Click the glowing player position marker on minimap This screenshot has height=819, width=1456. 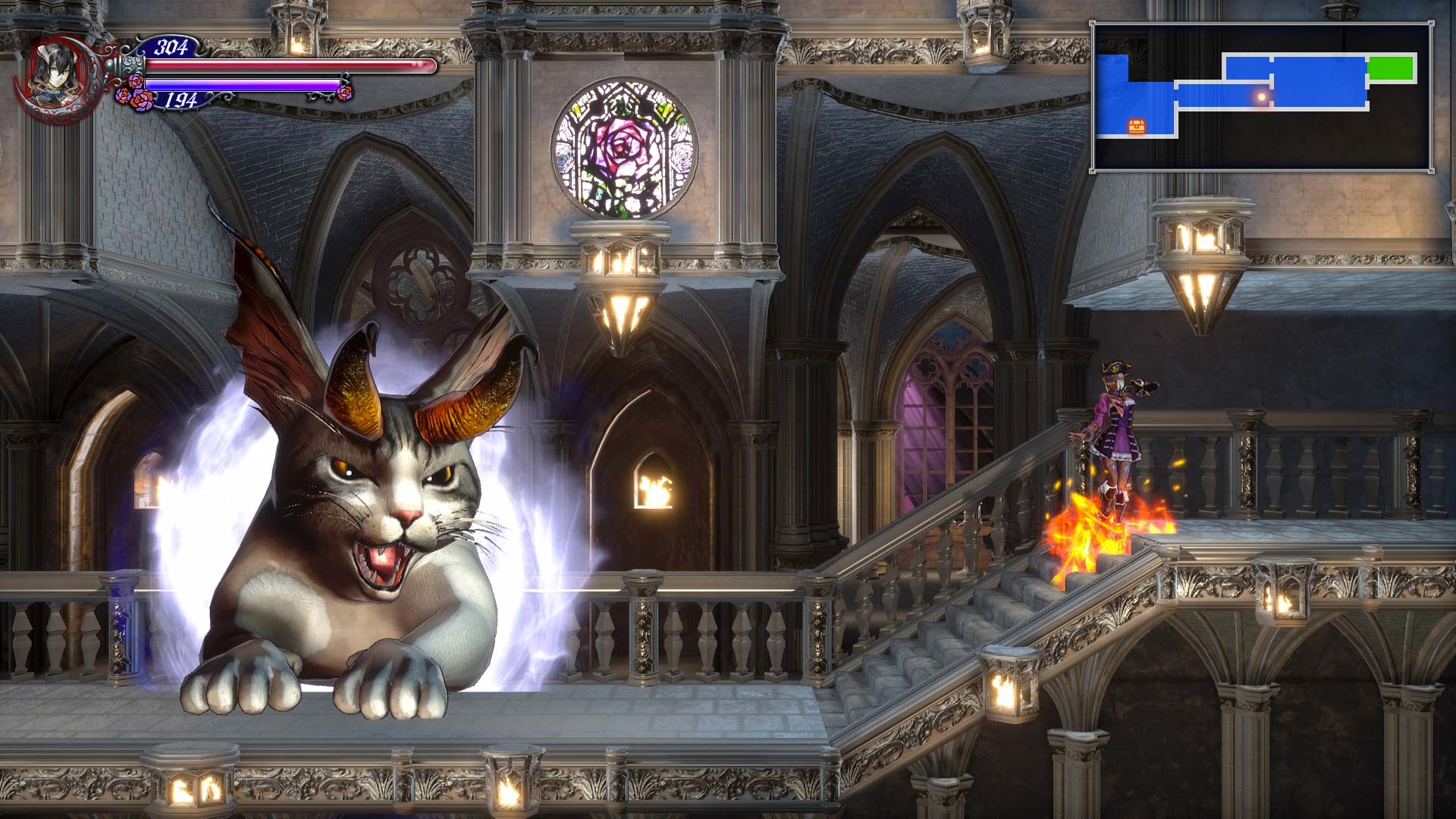(1261, 97)
